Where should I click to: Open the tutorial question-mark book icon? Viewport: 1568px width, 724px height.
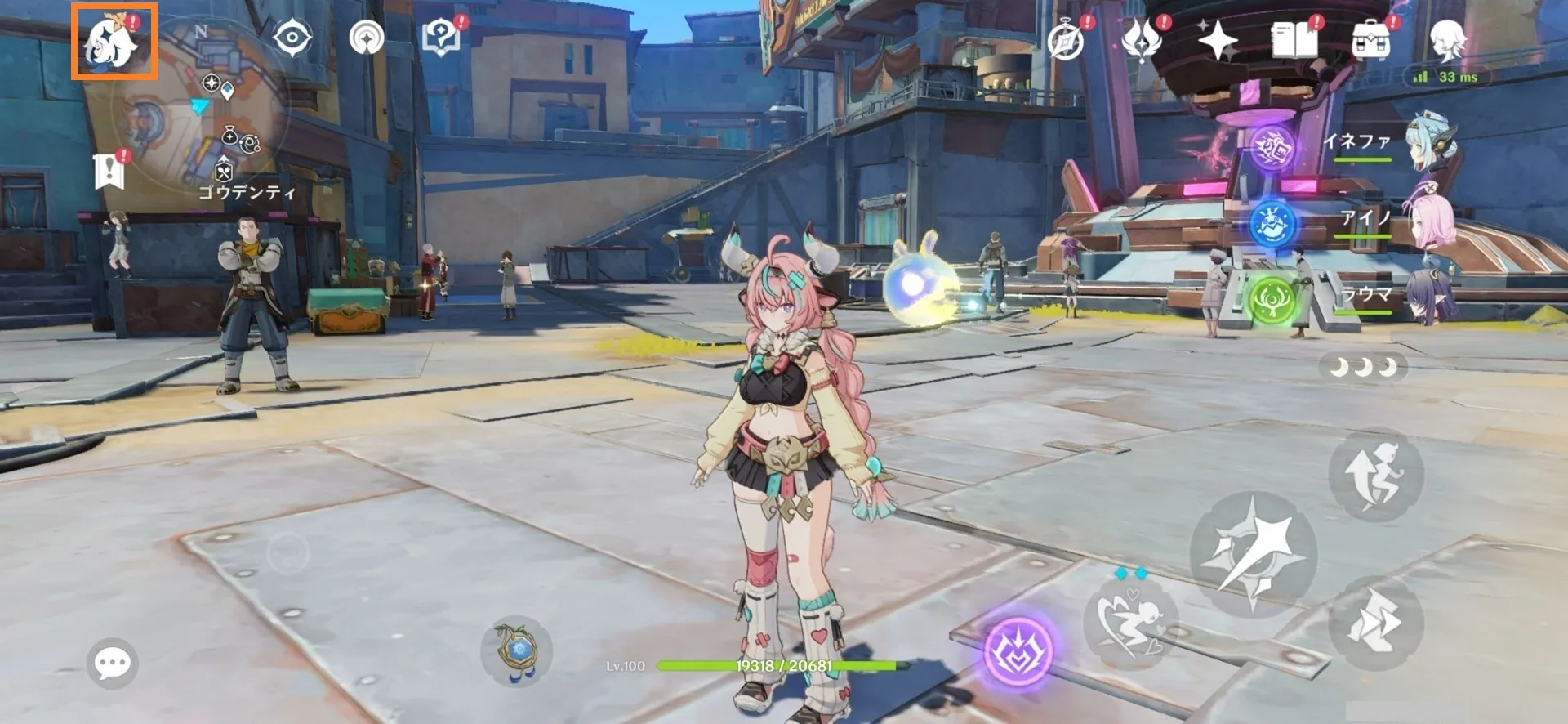pyautogui.click(x=441, y=38)
